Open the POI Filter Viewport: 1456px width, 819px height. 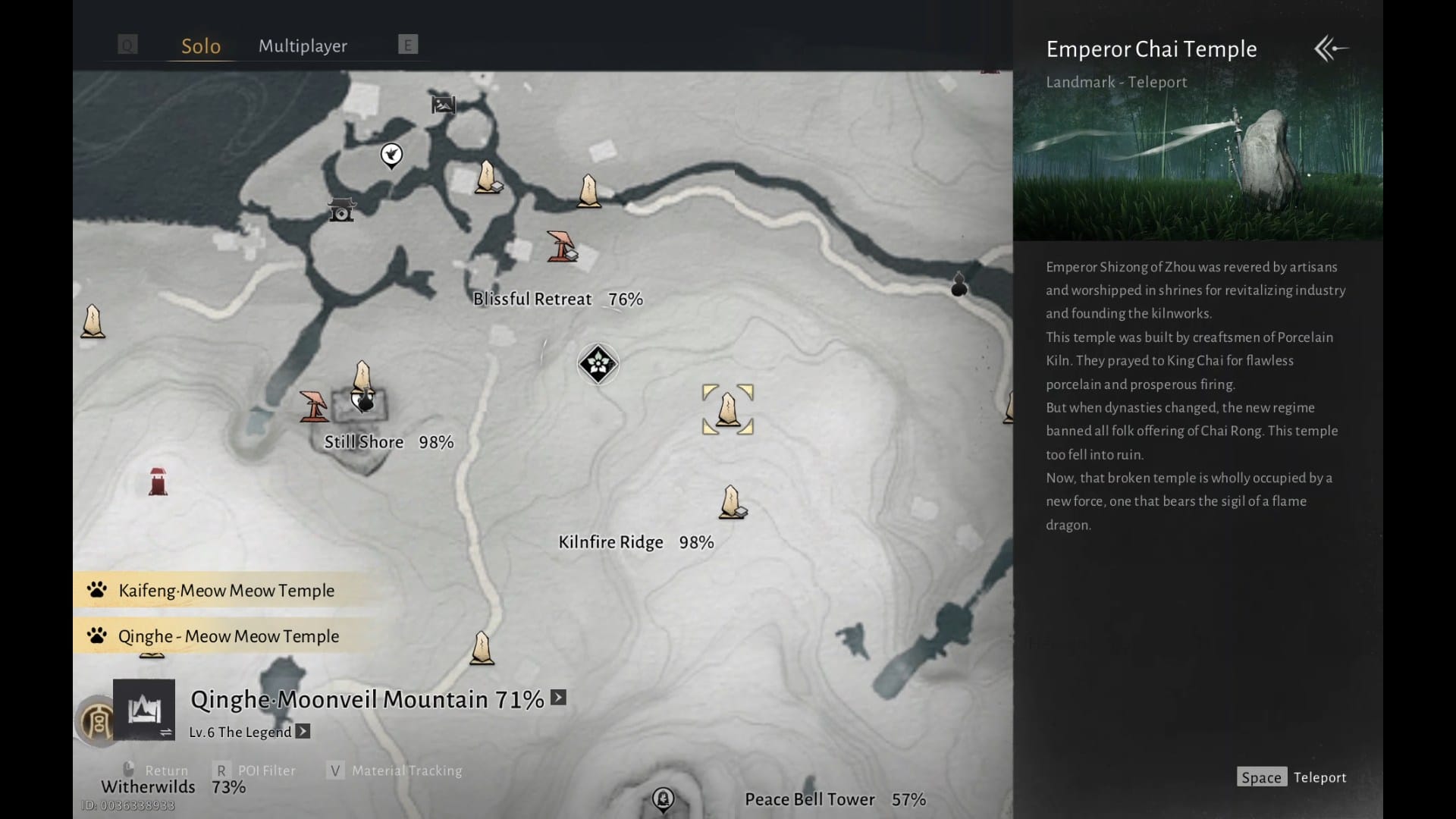[256, 770]
